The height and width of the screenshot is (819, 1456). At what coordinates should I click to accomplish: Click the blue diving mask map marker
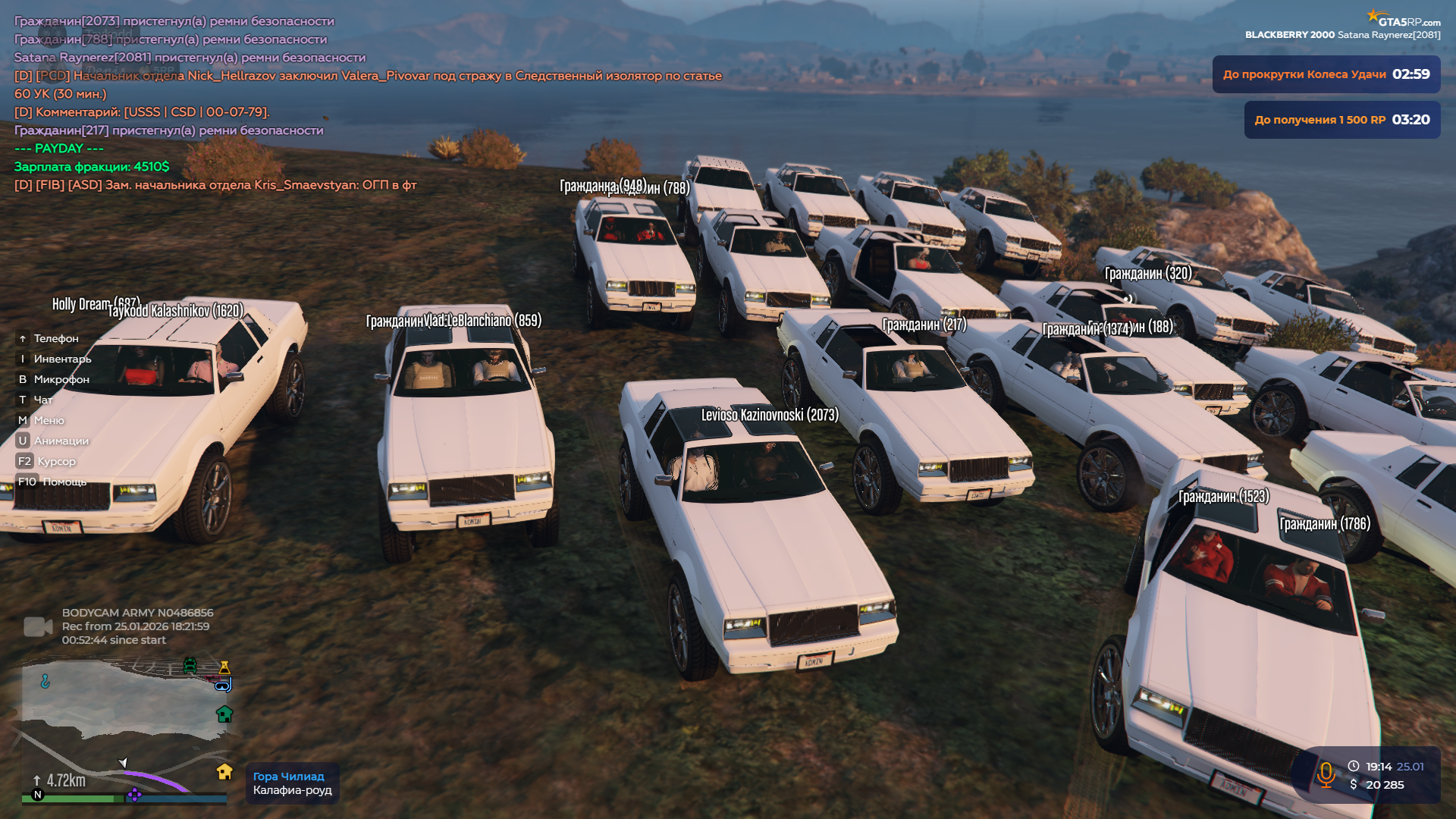point(223,686)
